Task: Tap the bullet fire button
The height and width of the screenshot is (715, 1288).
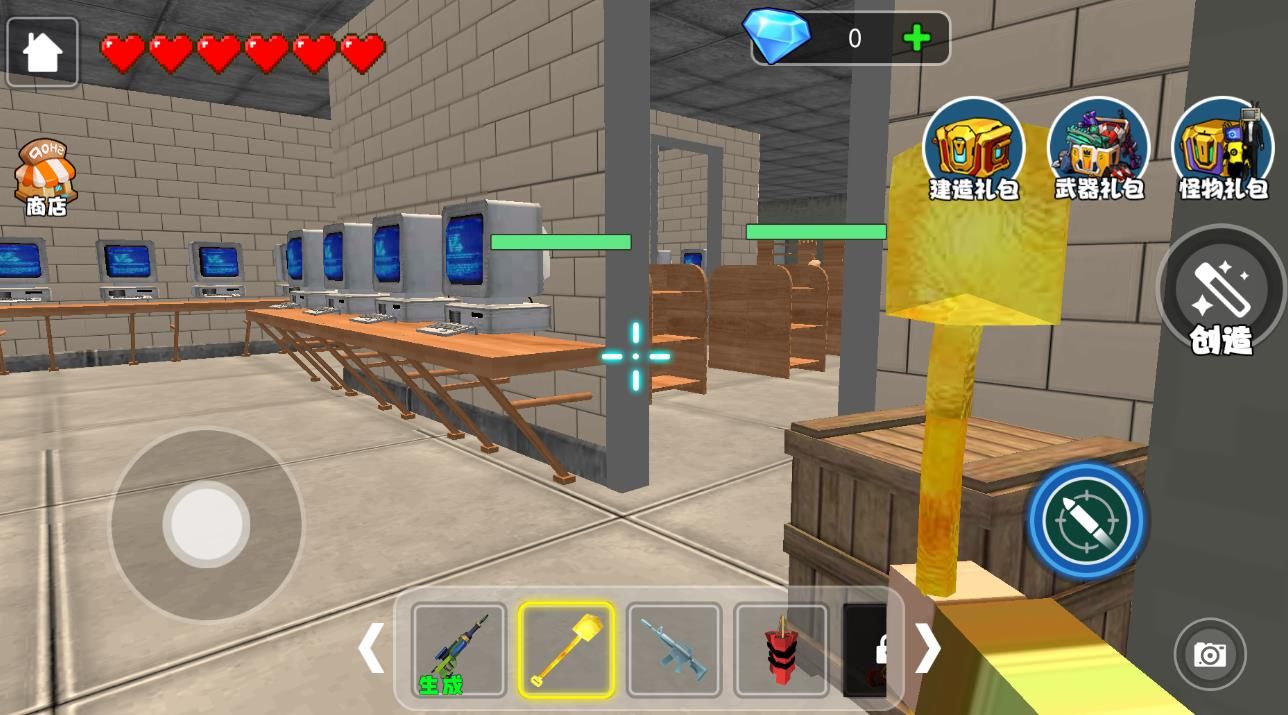Action: [1086, 519]
